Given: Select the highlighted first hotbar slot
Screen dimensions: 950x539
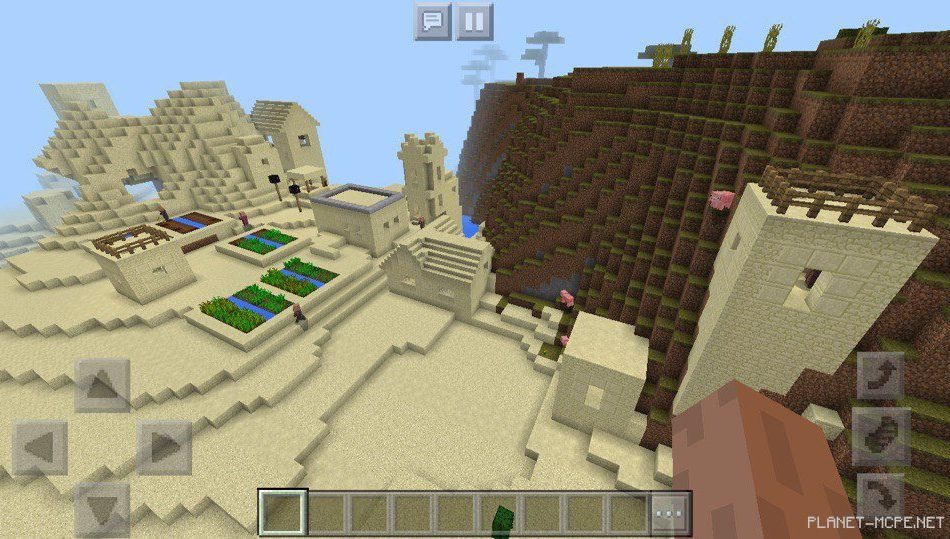Looking at the screenshot, I should click(x=284, y=514).
